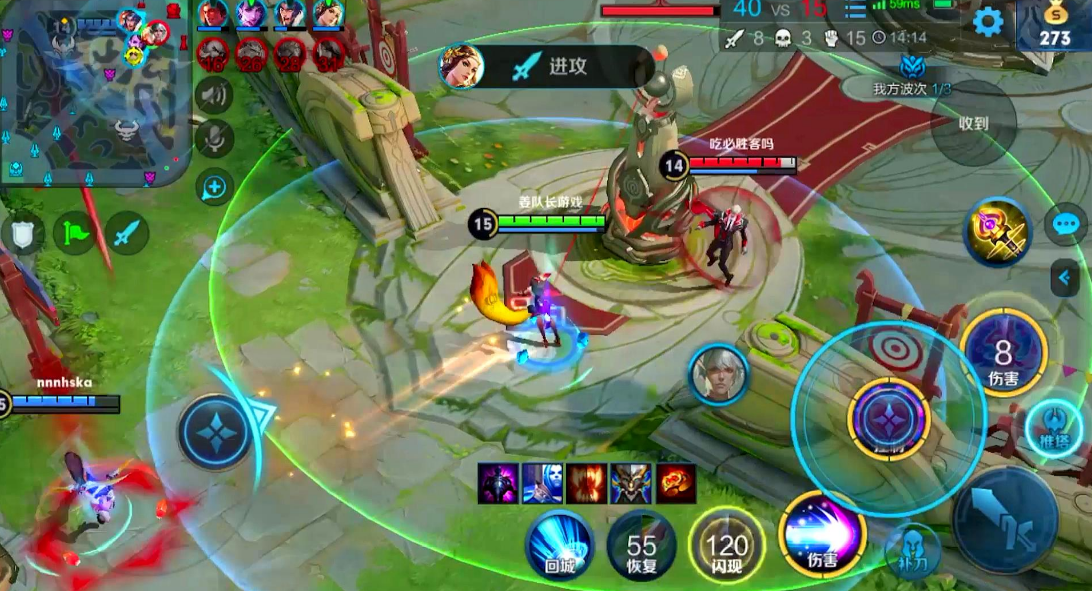Toggle the microphone voice icon
Screen dimensions: 1092x591
click(x=213, y=140)
